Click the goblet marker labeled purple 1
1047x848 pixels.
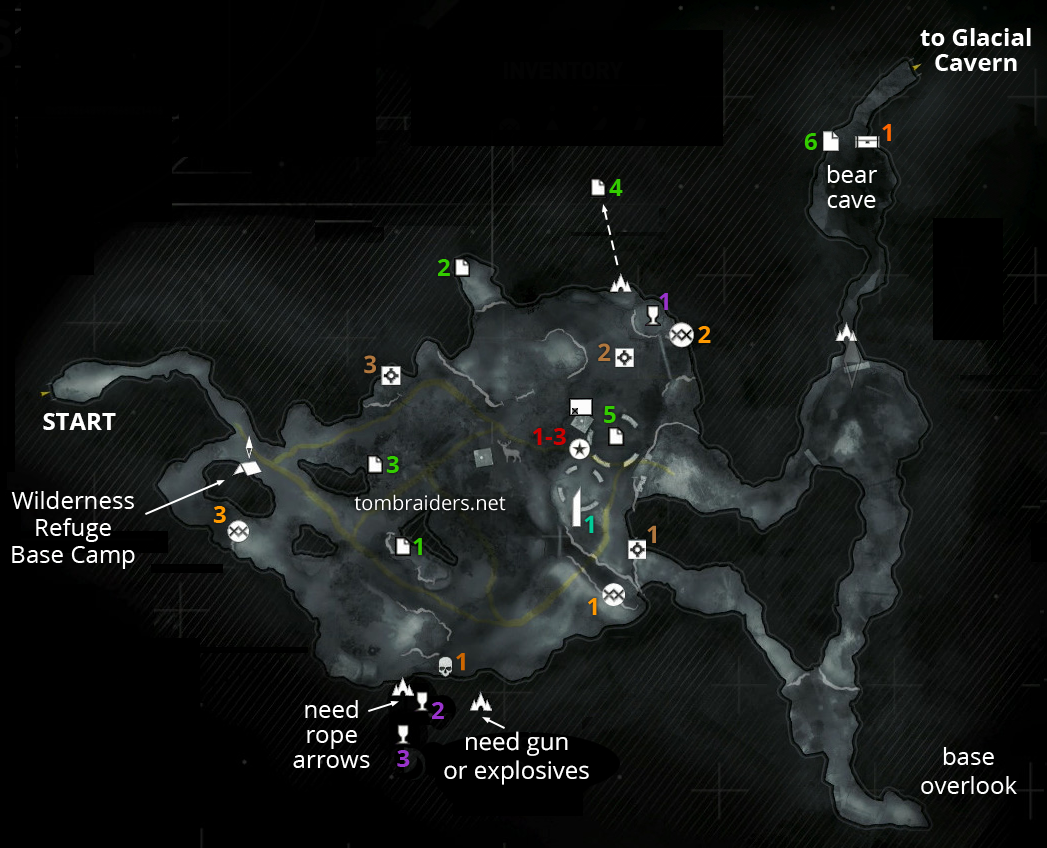tap(653, 316)
